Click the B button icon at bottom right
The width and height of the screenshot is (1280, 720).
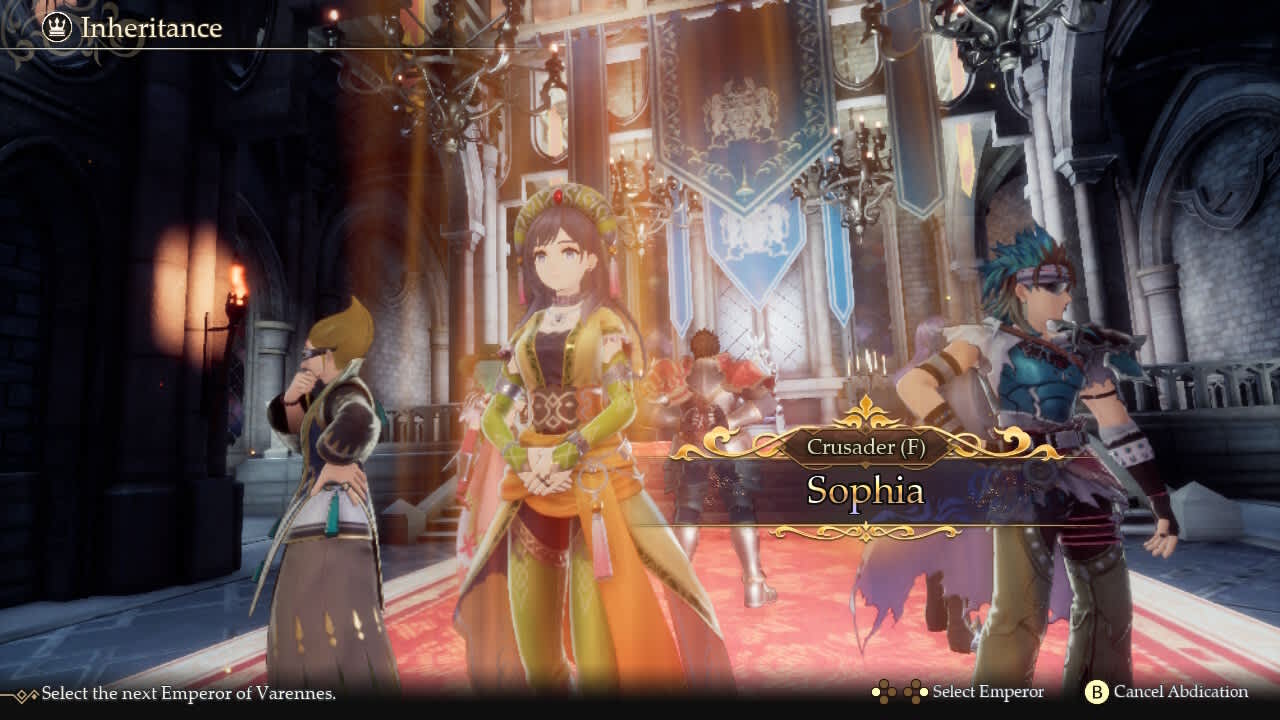[1097, 691]
